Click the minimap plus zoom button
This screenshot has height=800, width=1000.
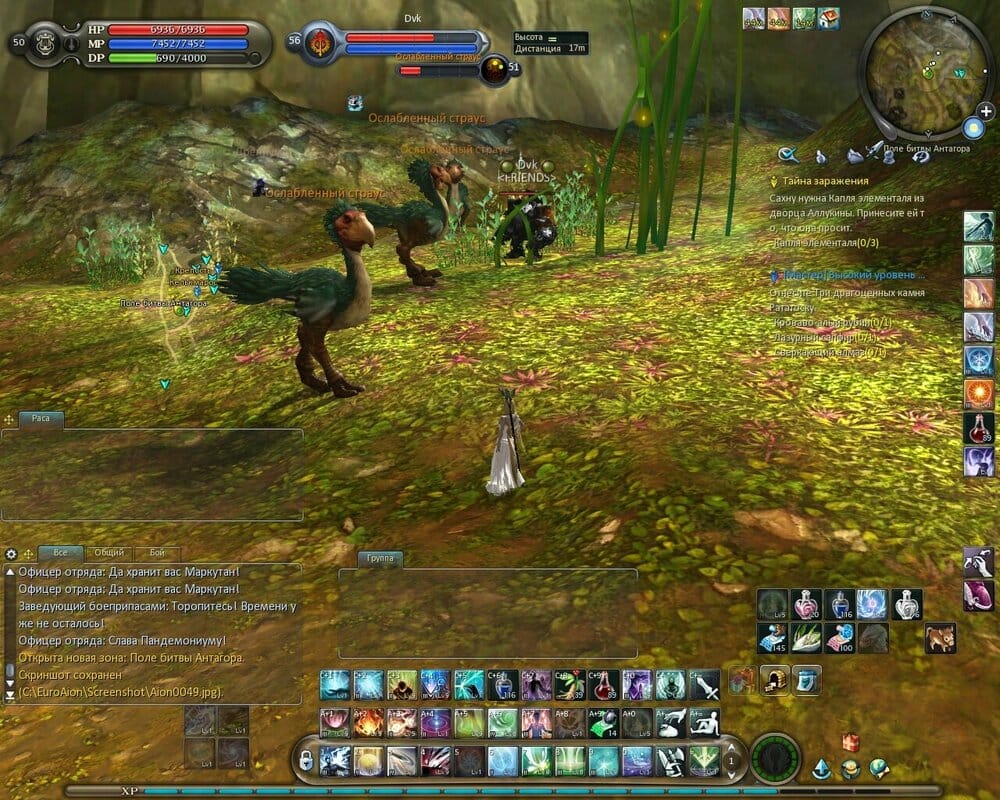(x=985, y=111)
